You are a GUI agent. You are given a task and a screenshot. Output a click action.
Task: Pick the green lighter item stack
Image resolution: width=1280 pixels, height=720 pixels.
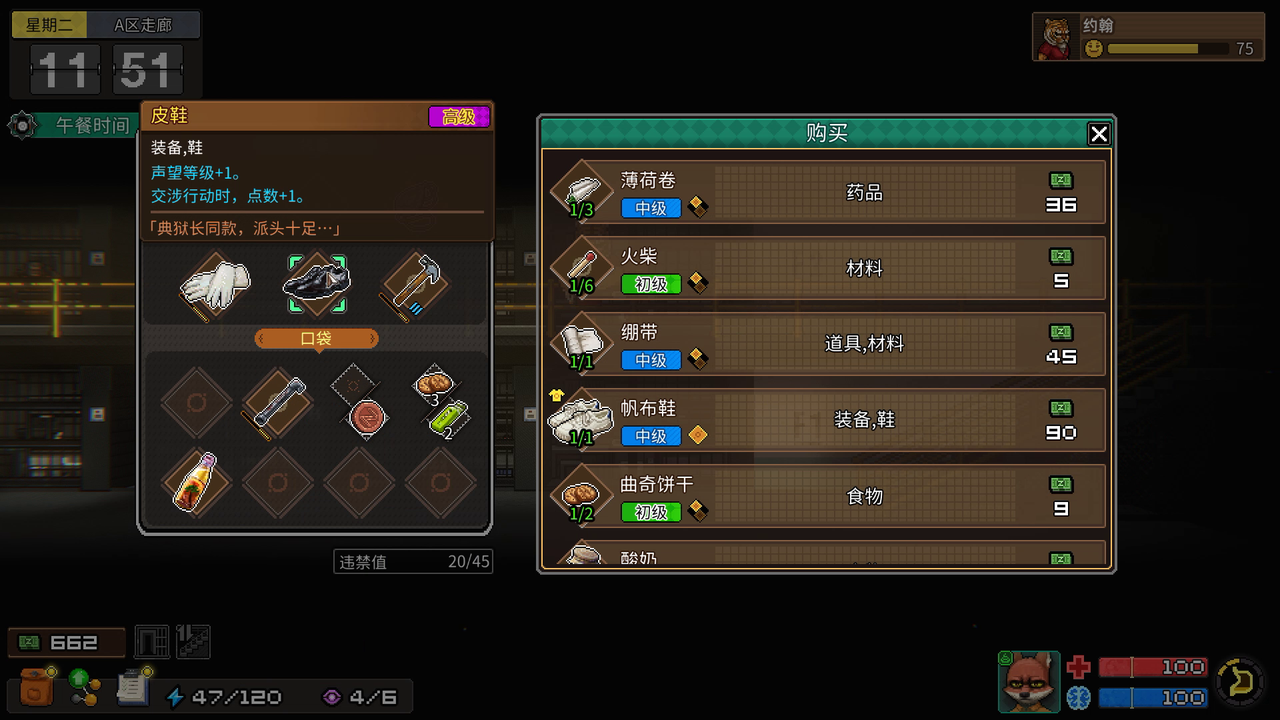tap(449, 417)
